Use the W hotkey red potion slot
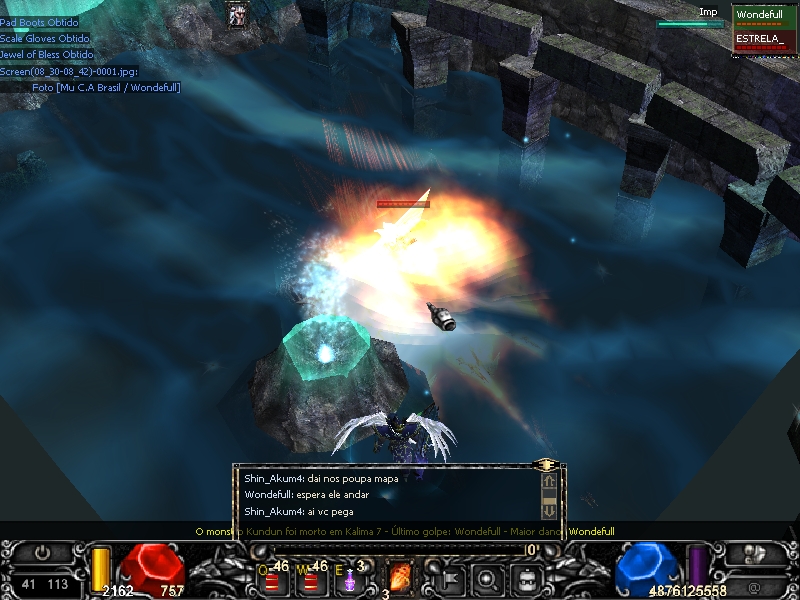Viewport: 800px width, 600px height. click(309, 578)
